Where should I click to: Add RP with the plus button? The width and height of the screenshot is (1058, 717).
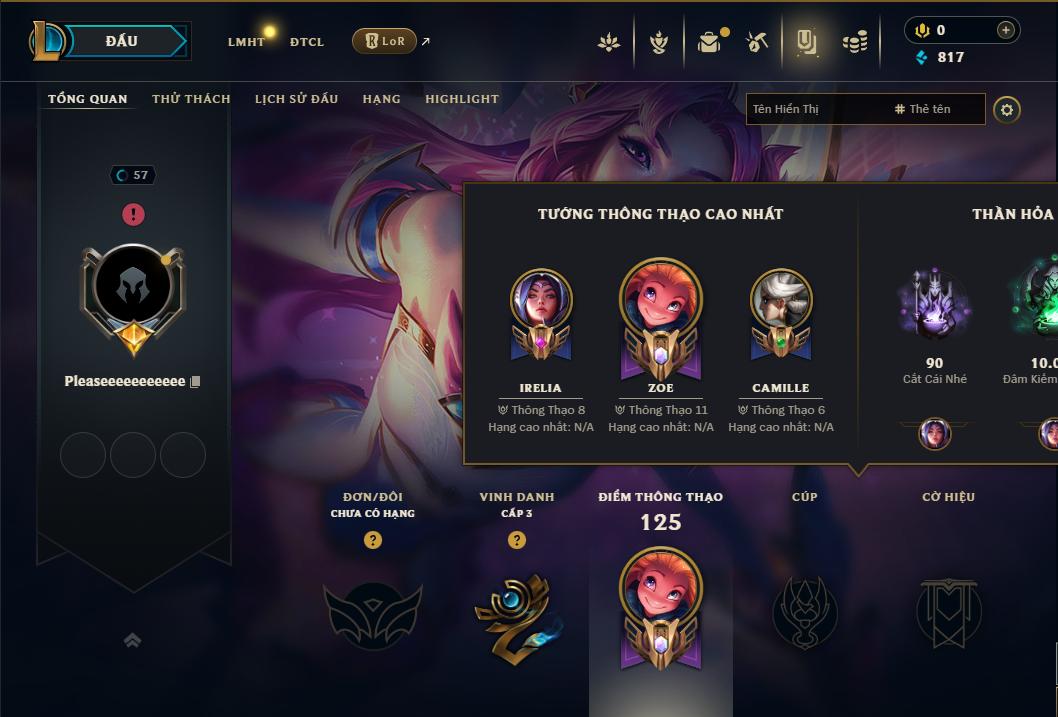(x=1005, y=30)
